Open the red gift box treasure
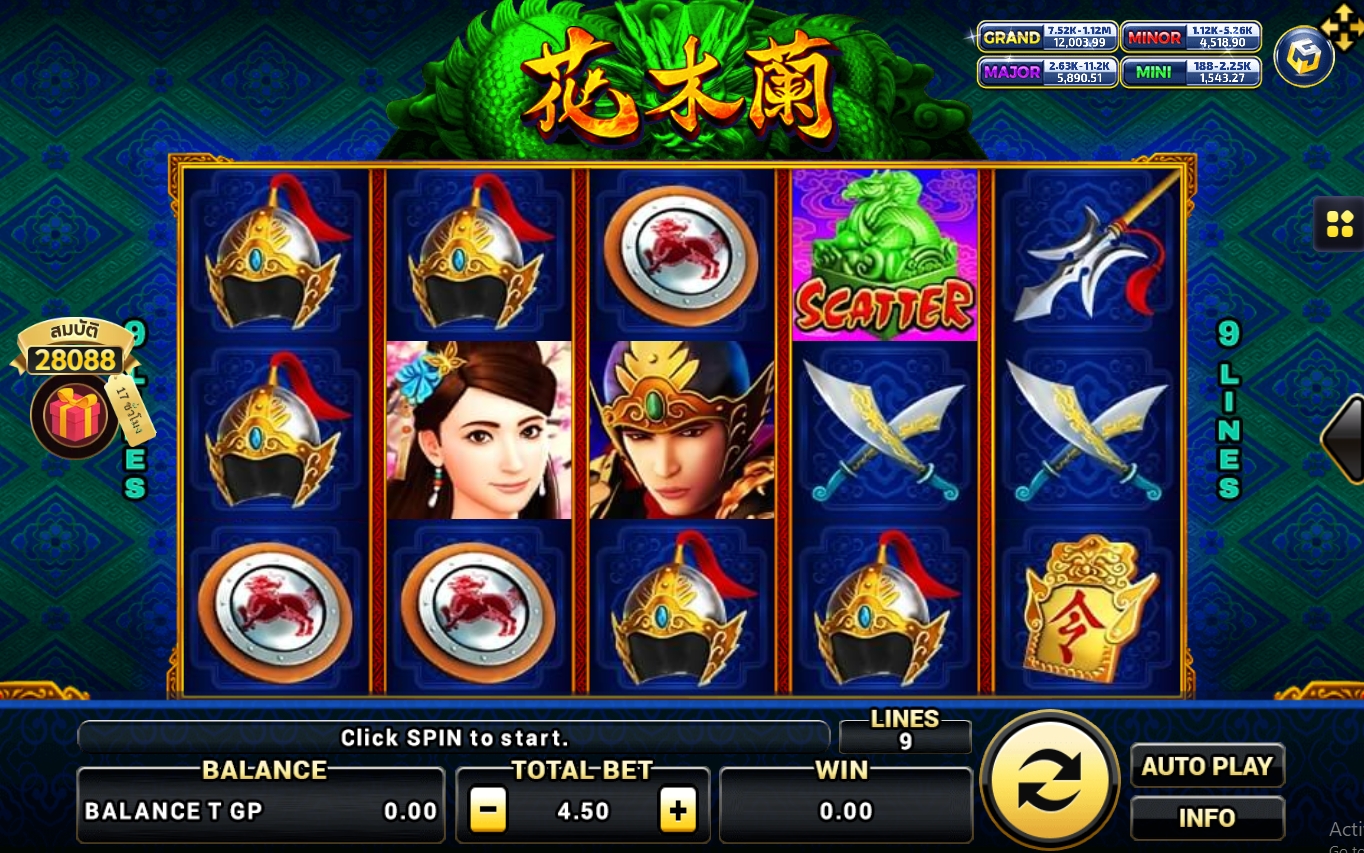The width and height of the screenshot is (1364, 853). coord(75,416)
